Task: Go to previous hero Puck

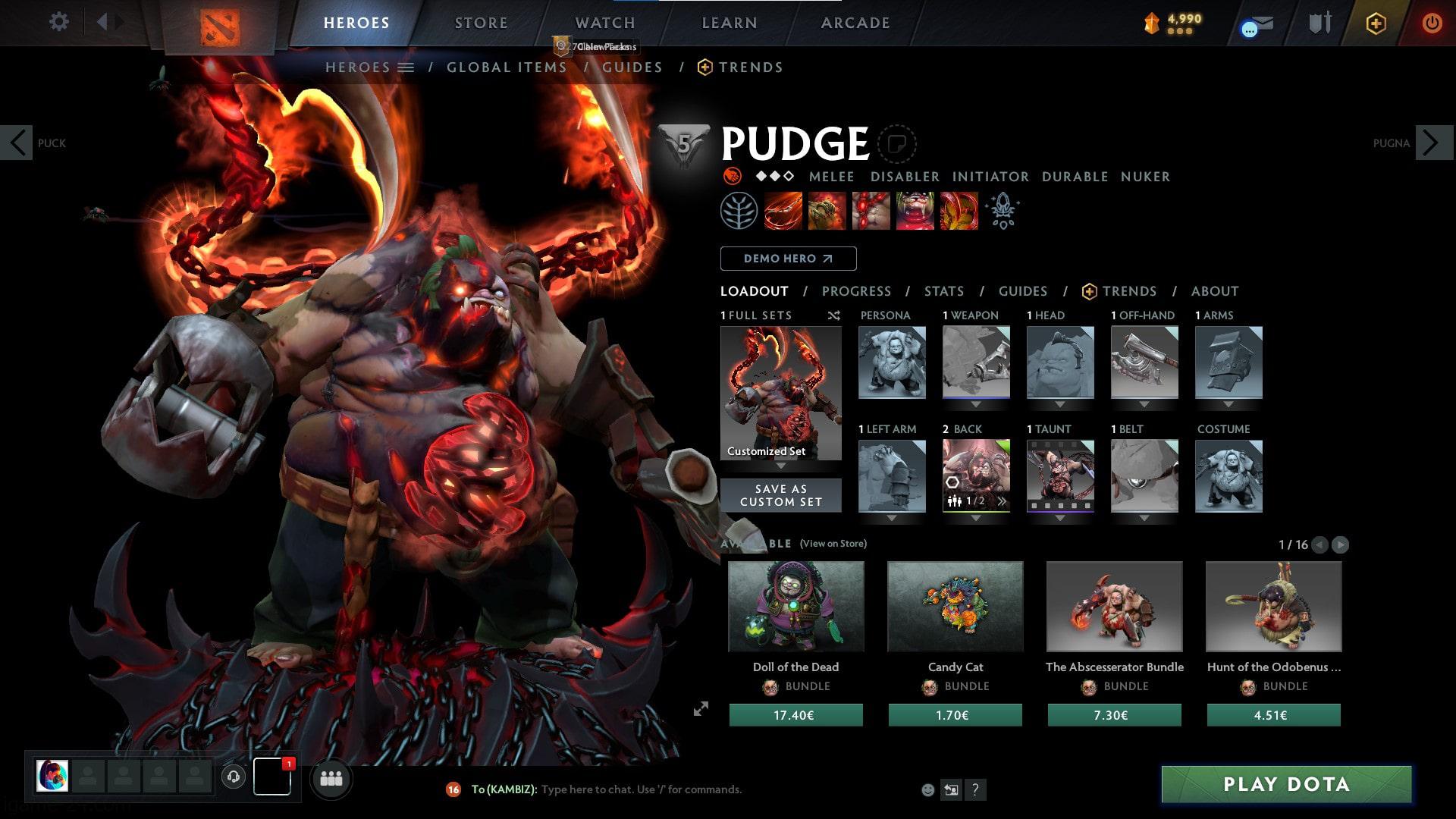Action: point(17,143)
